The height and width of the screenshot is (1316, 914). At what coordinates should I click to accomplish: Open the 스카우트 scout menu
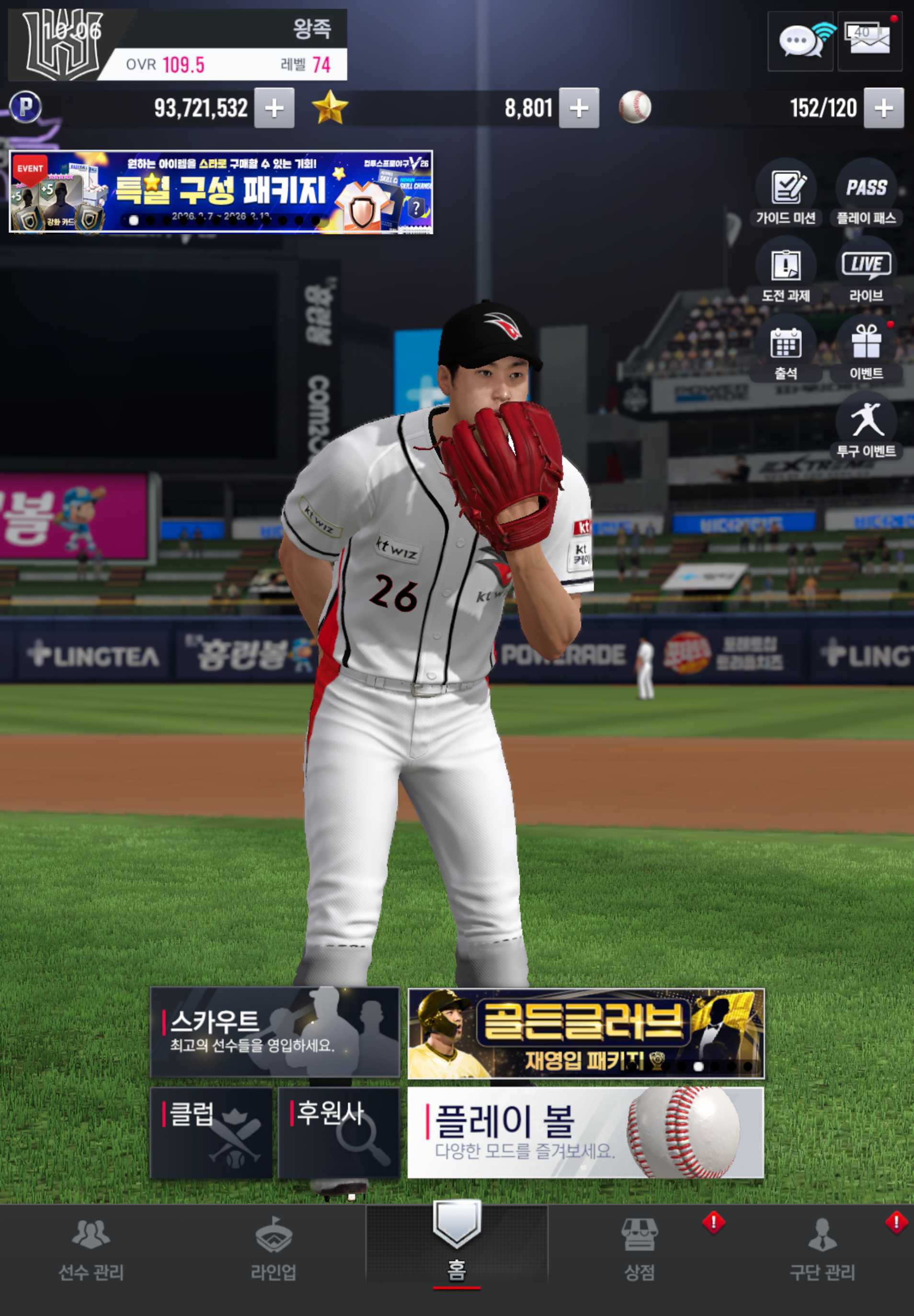click(275, 1032)
